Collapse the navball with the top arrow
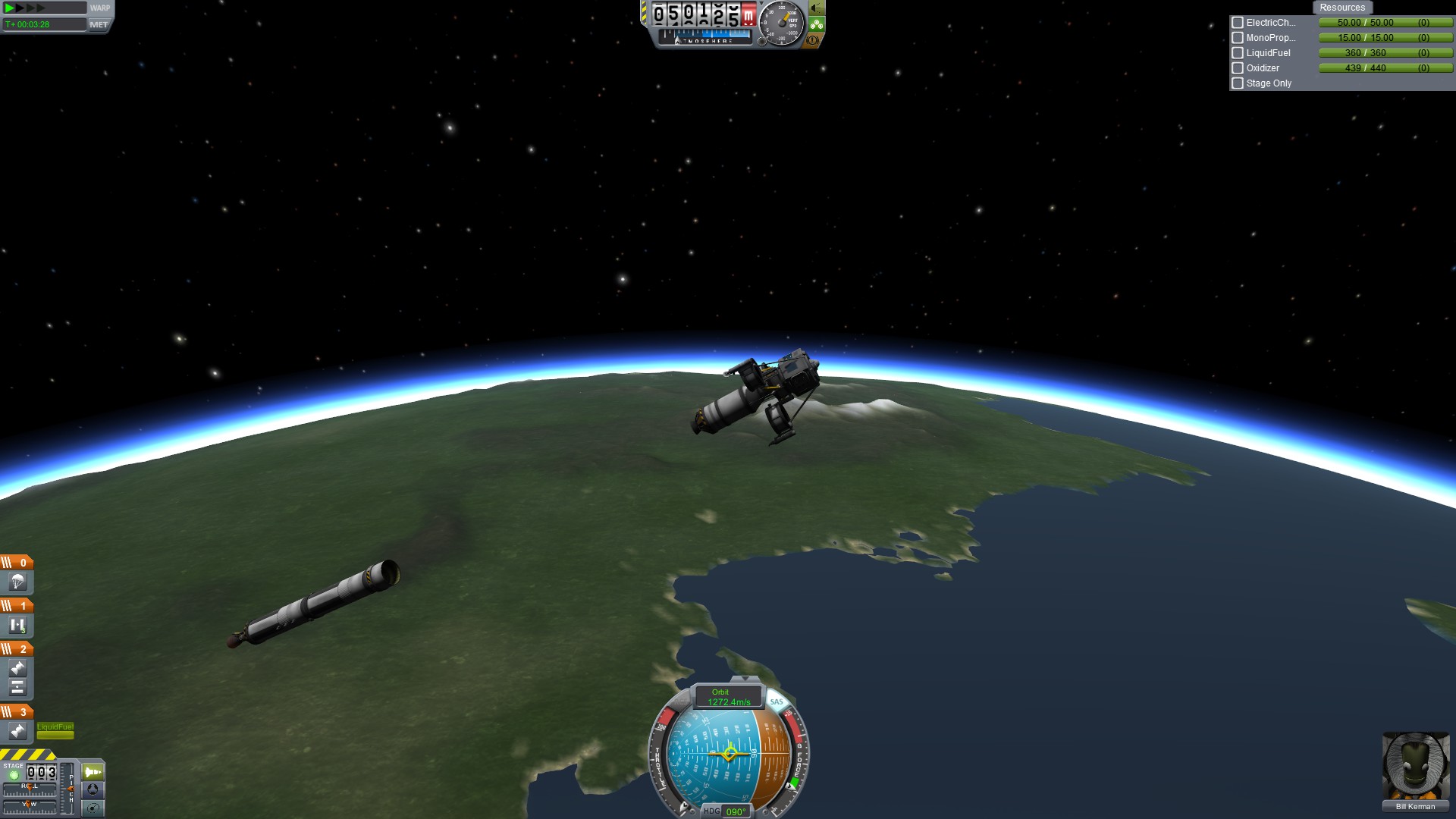The height and width of the screenshot is (819, 1456). [745, 679]
